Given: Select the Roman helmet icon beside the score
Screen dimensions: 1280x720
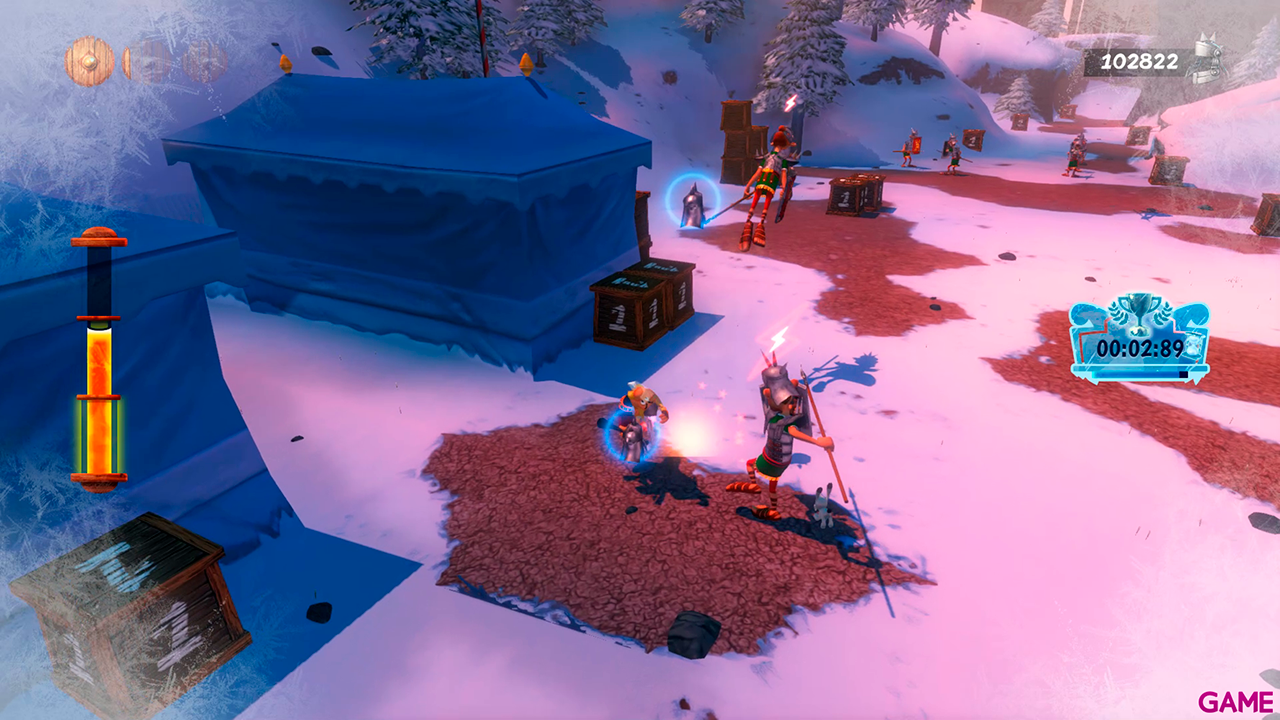Looking at the screenshot, I should click(x=1207, y=60).
